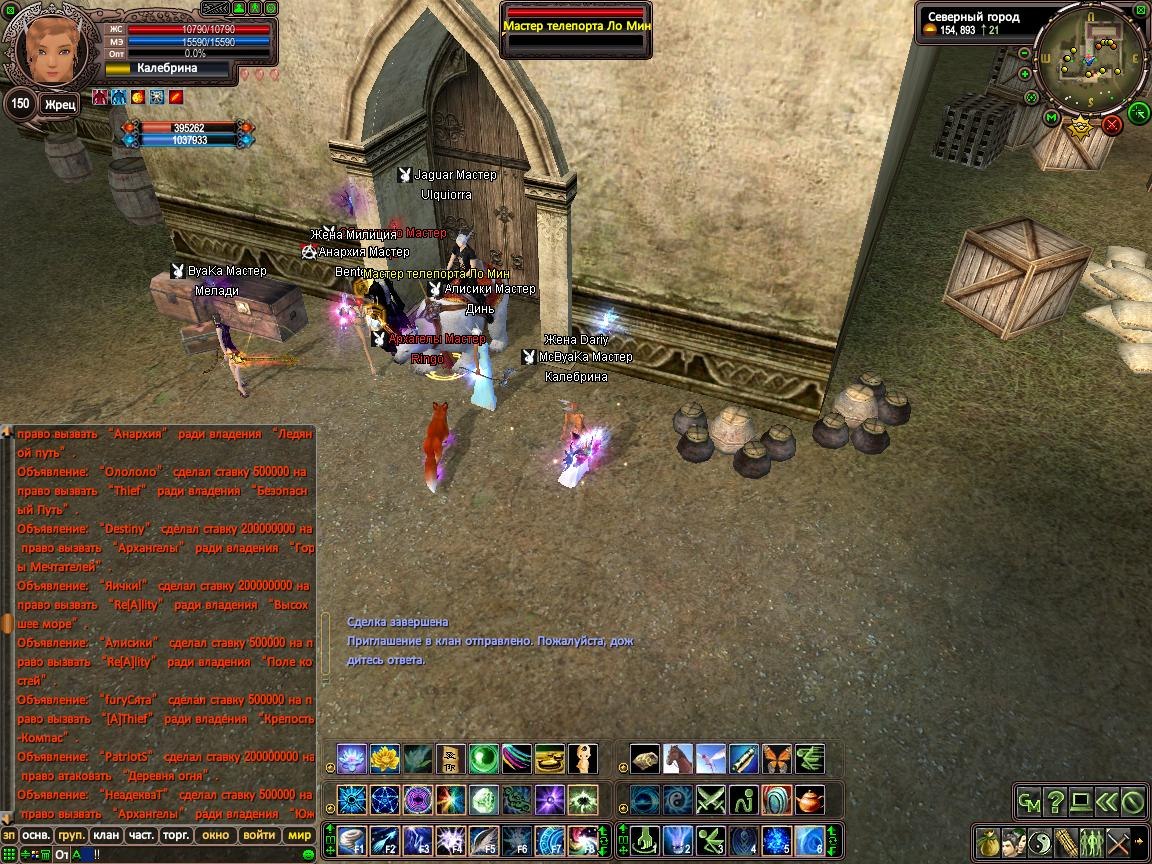The height and width of the screenshot is (864, 1152).
Task: Summon the horse mount from the hotbar
Action: click(678, 759)
